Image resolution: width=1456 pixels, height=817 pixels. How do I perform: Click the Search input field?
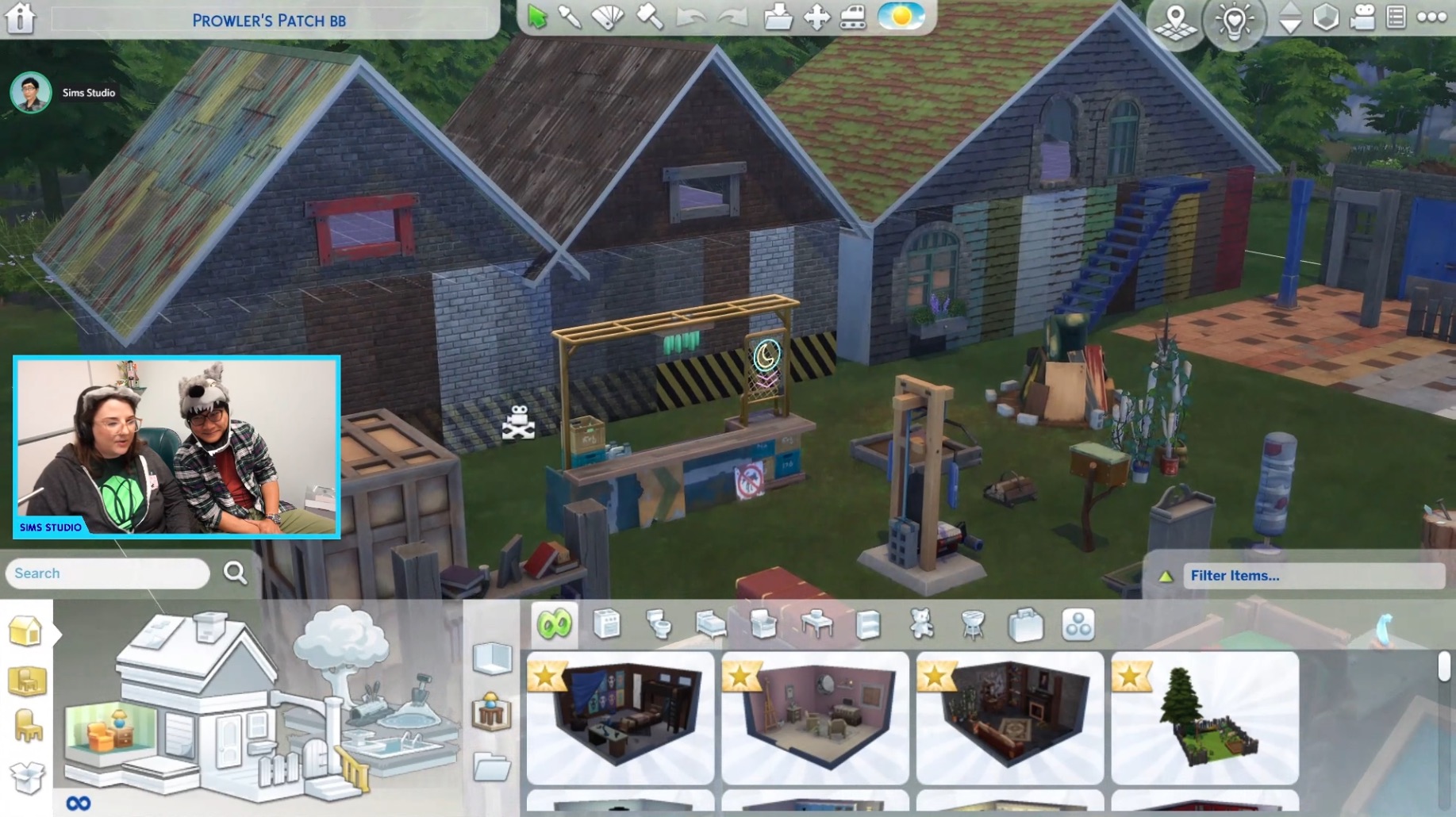[x=108, y=573]
